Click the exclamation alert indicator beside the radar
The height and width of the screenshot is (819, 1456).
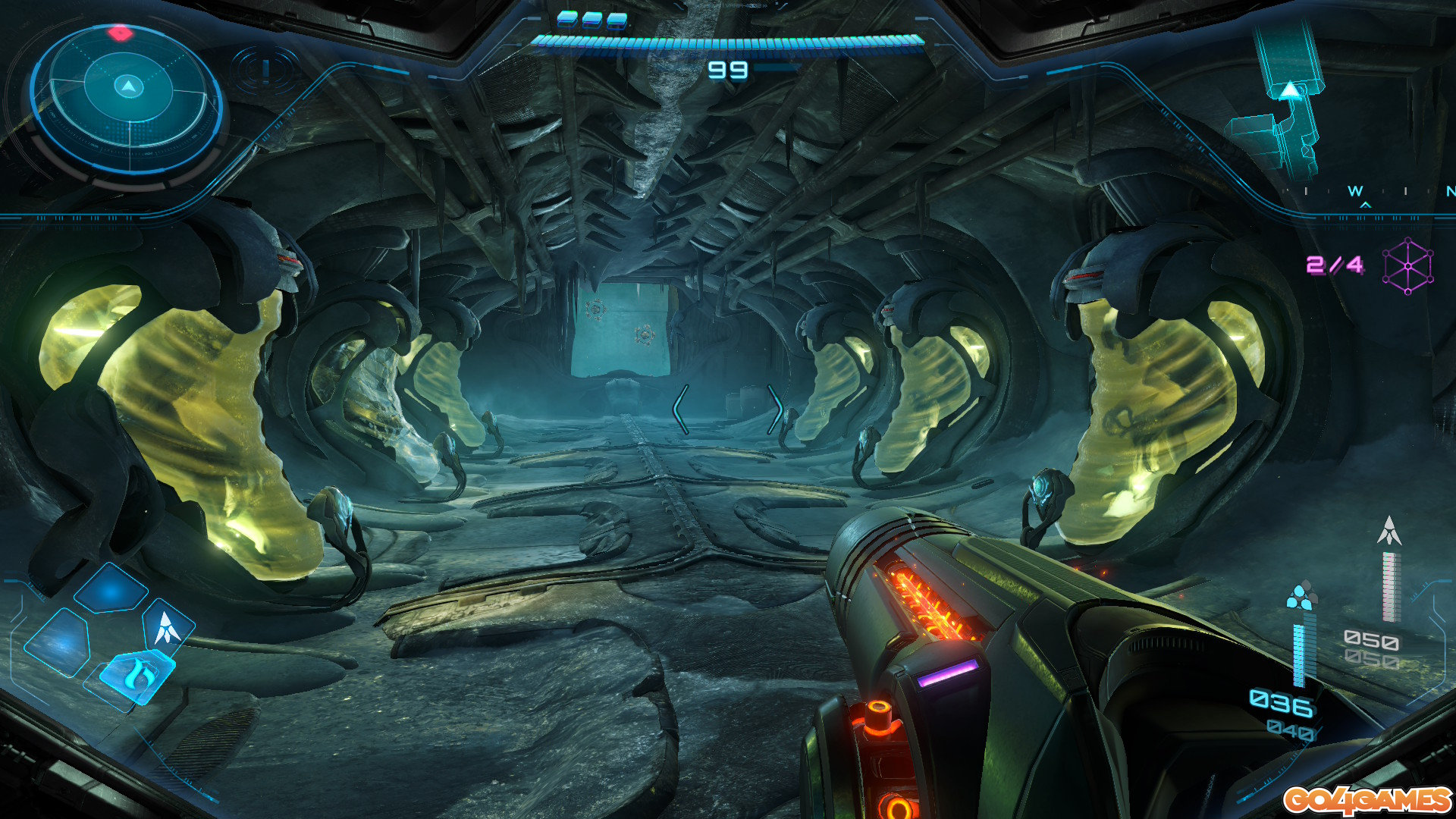pos(265,71)
